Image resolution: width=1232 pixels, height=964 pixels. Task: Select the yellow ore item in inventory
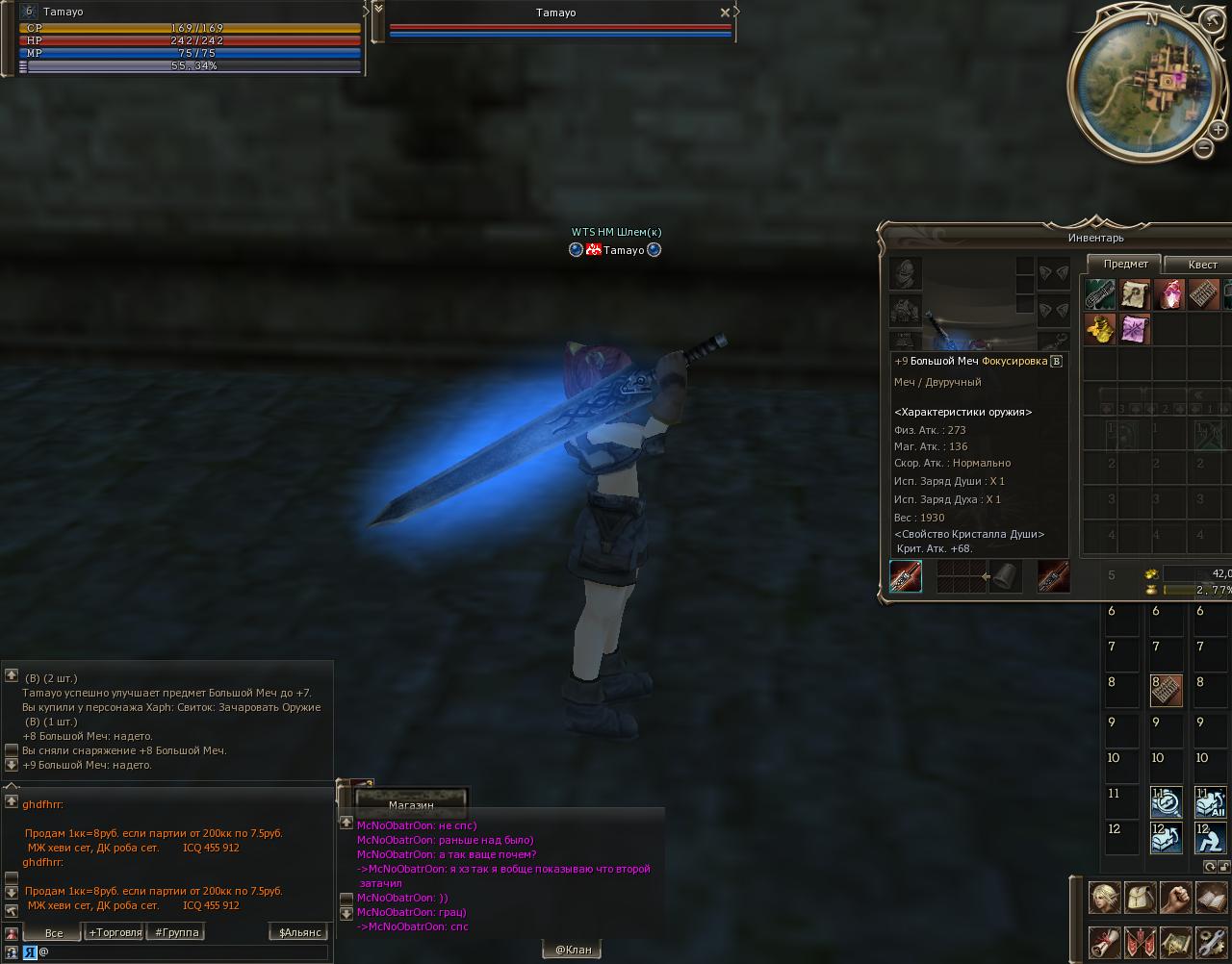tap(1100, 329)
